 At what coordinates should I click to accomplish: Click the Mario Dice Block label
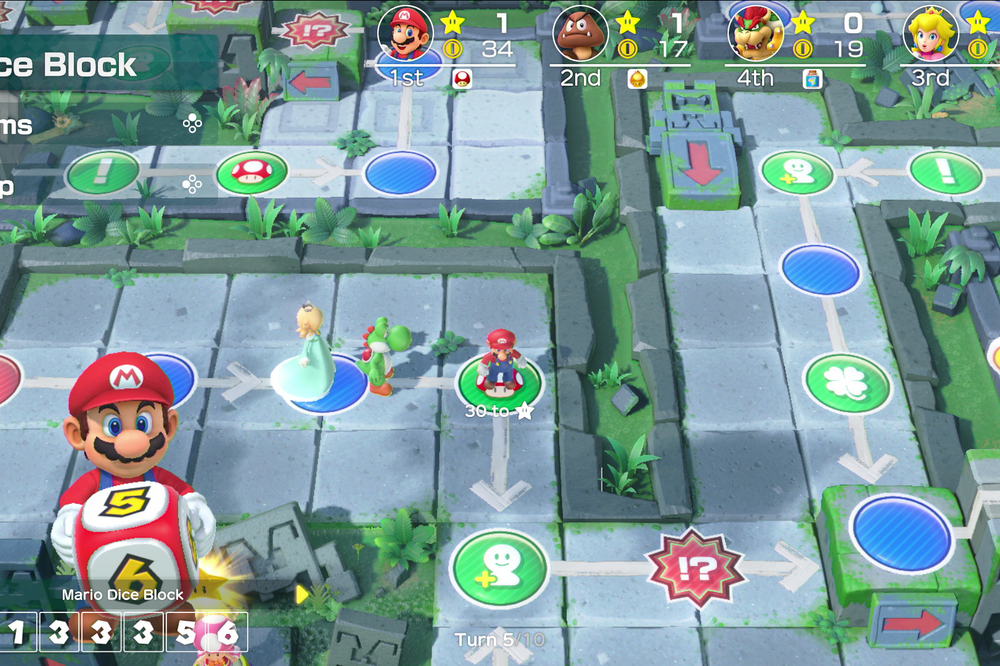[x=123, y=594]
